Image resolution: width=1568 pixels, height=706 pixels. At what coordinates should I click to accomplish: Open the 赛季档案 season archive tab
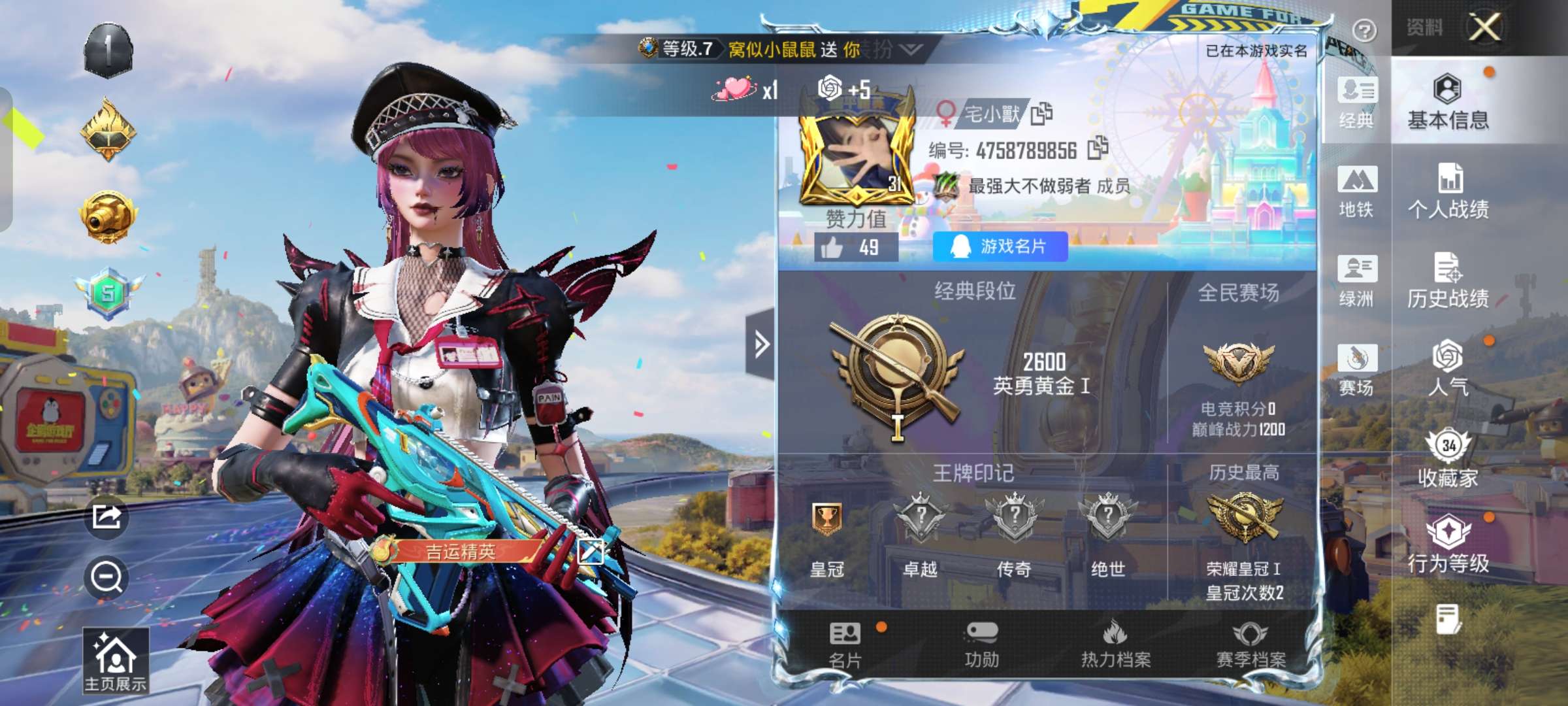[x=1250, y=645]
